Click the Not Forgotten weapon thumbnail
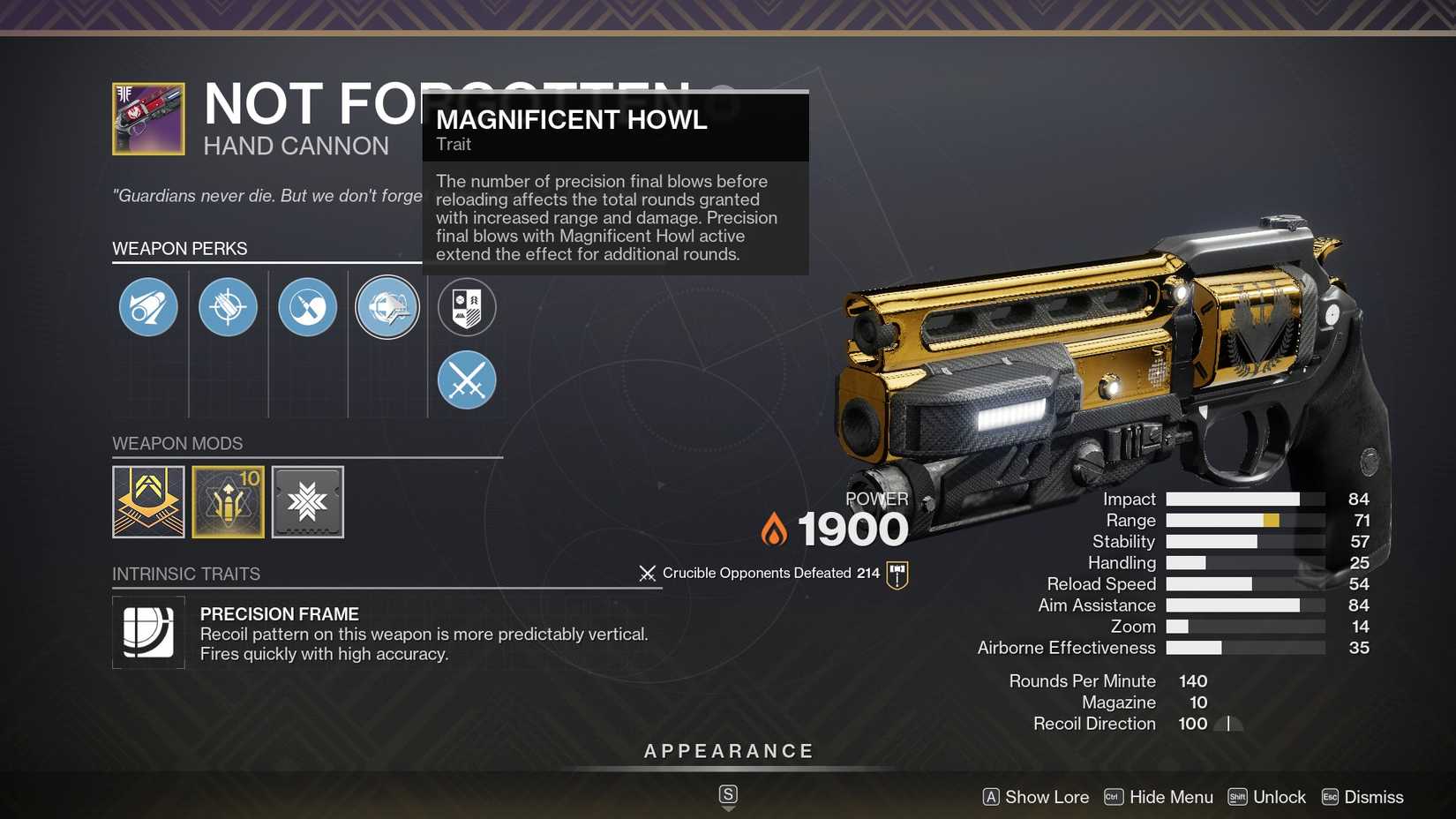 point(147,118)
